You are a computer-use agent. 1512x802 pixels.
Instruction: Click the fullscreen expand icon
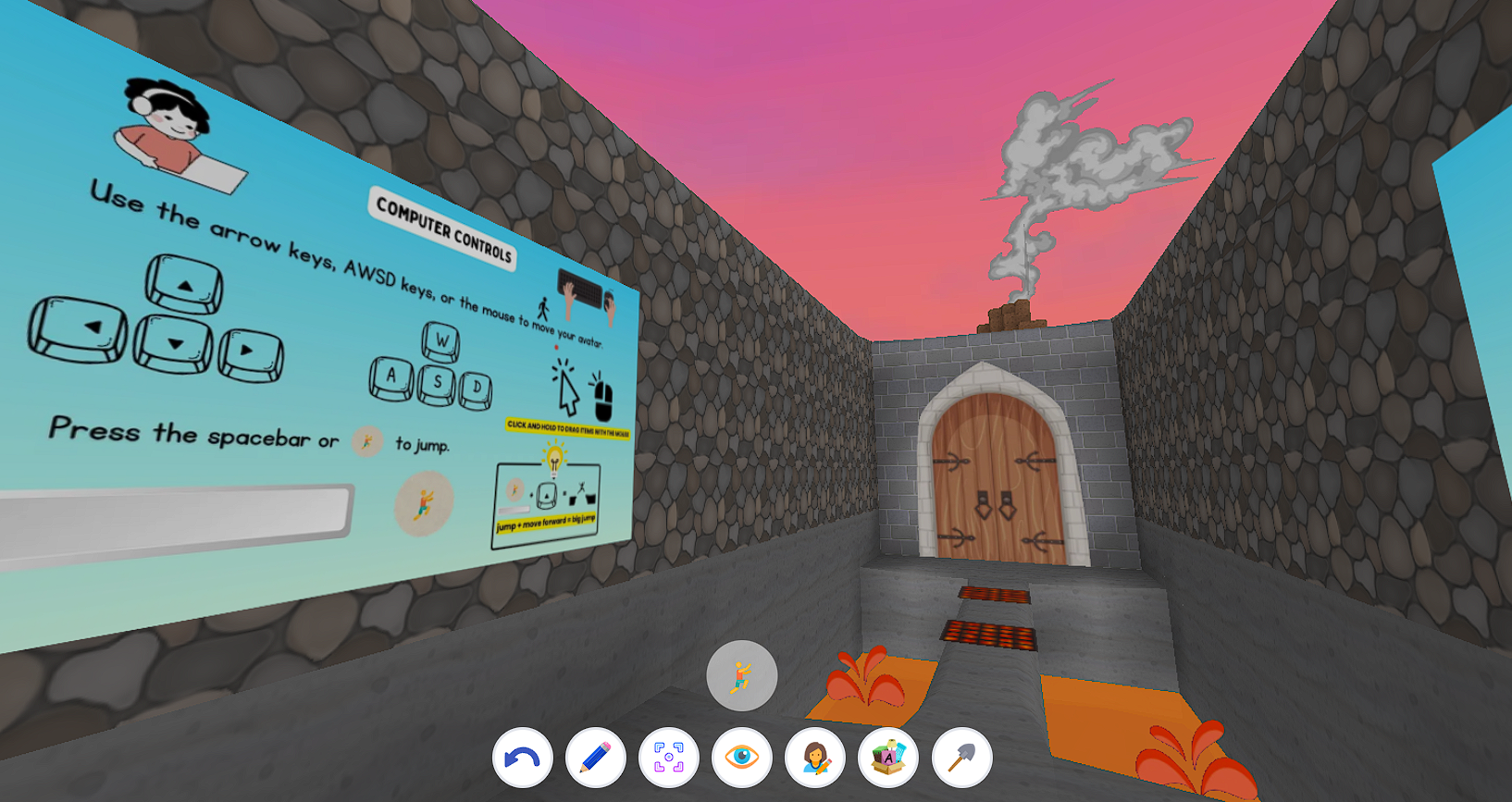pyautogui.click(x=669, y=757)
